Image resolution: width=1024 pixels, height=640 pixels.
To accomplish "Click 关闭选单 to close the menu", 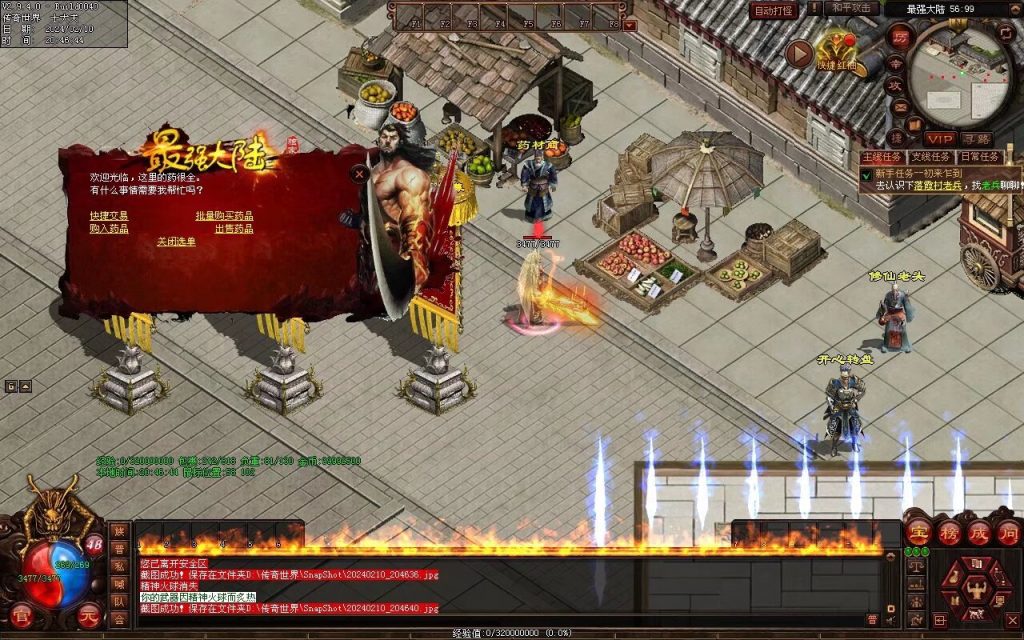I will (x=176, y=241).
